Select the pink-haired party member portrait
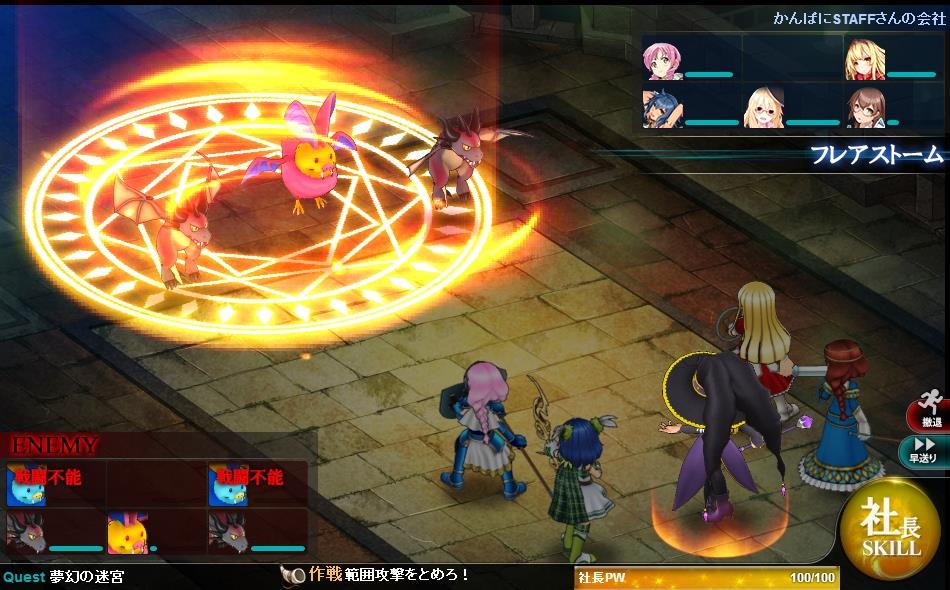This screenshot has height=590, width=950. click(x=660, y=58)
